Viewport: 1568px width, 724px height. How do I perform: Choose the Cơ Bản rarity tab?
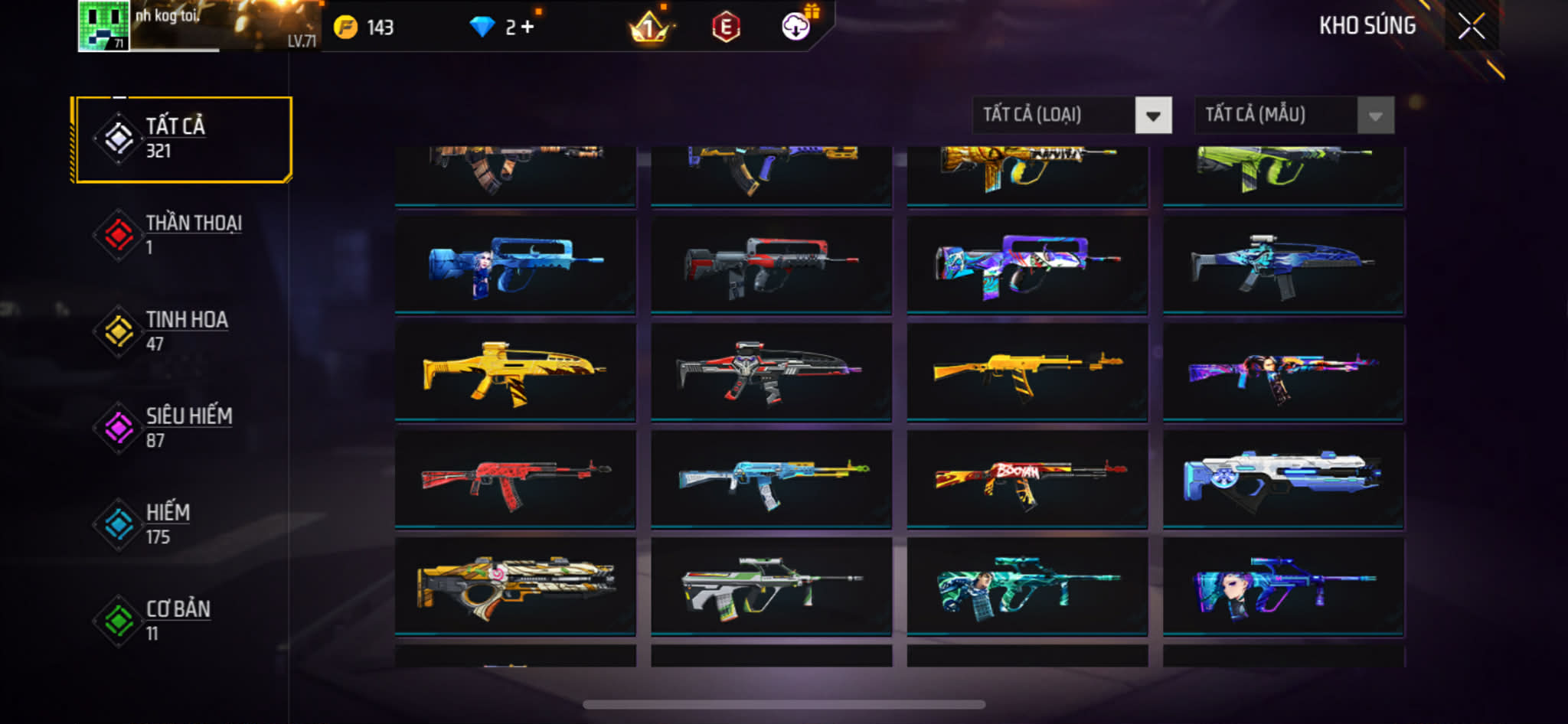click(x=183, y=621)
